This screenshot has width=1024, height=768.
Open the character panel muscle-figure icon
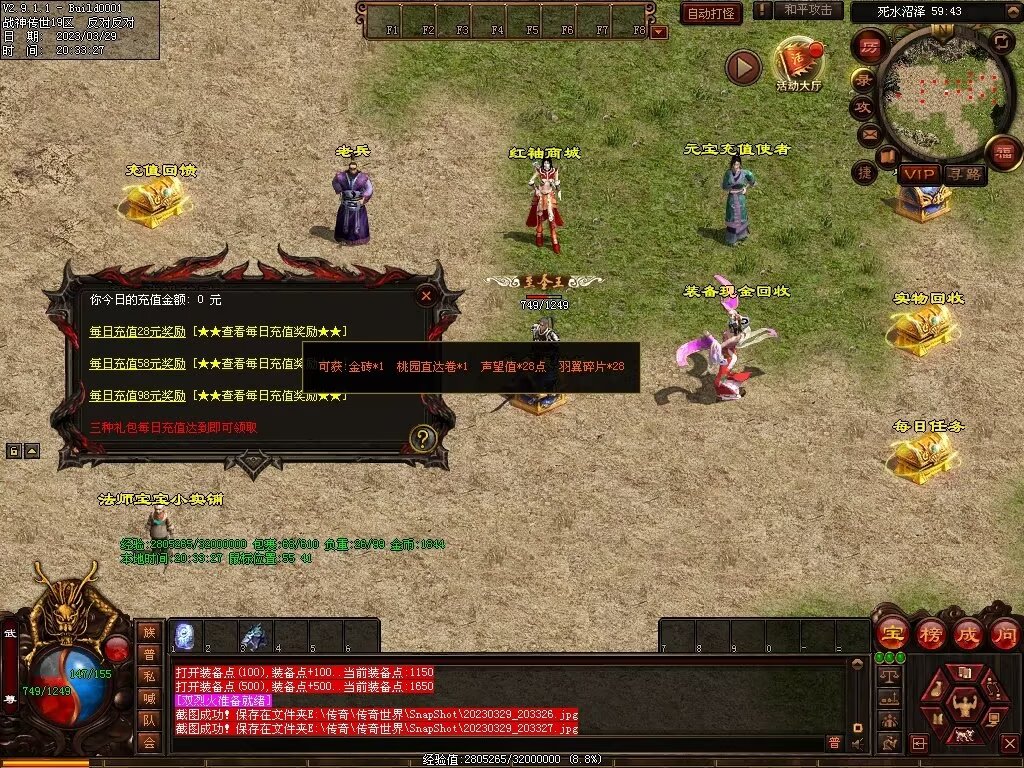[x=966, y=704]
